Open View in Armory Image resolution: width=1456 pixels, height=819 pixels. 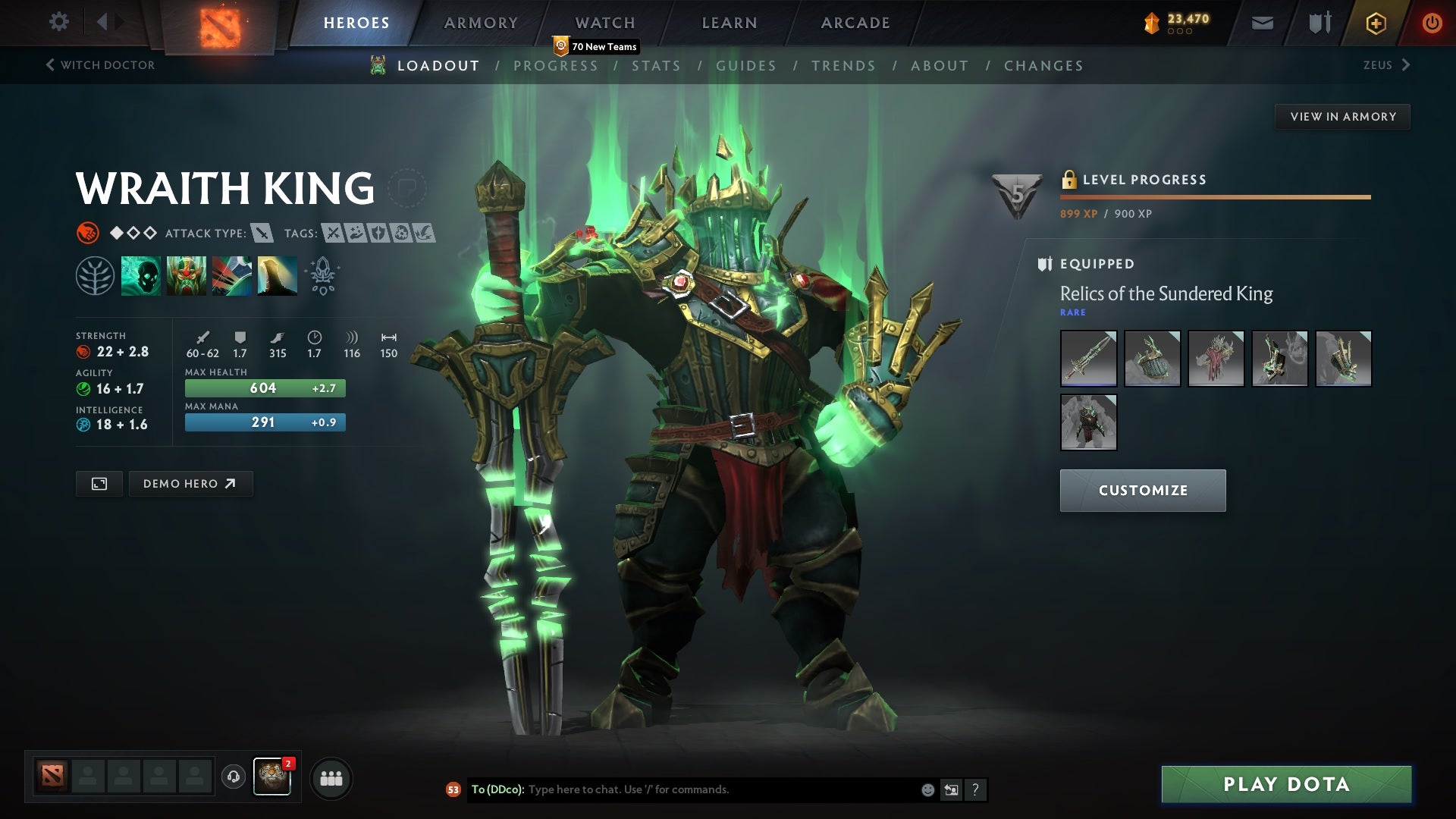(x=1342, y=116)
